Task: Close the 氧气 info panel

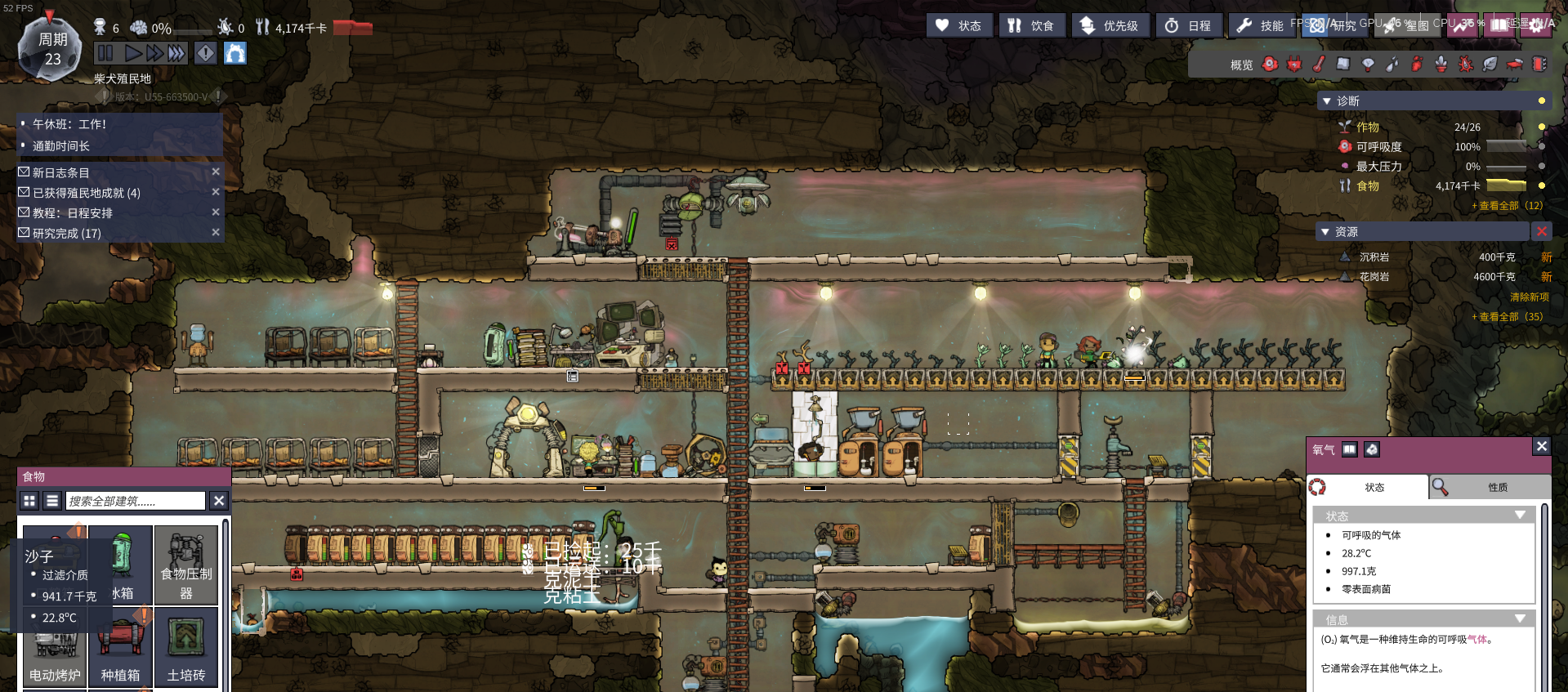Action: (1541, 446)
